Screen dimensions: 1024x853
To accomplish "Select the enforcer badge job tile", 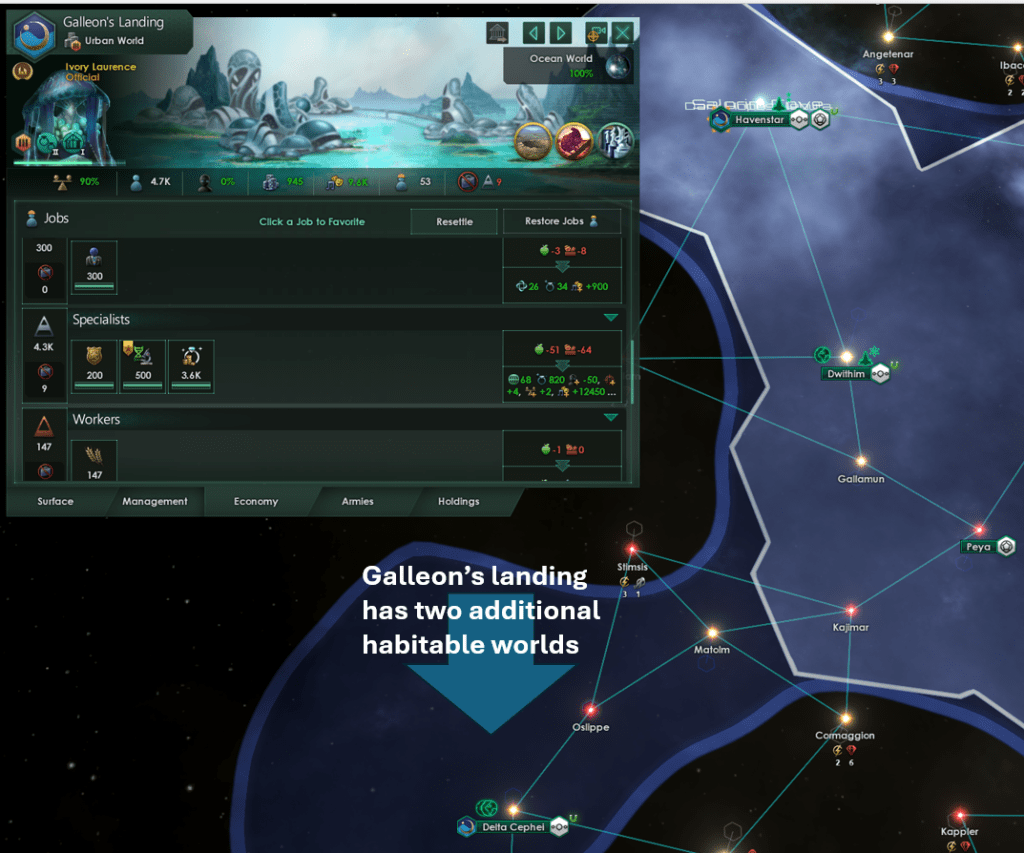I will (x=95, y=364).
